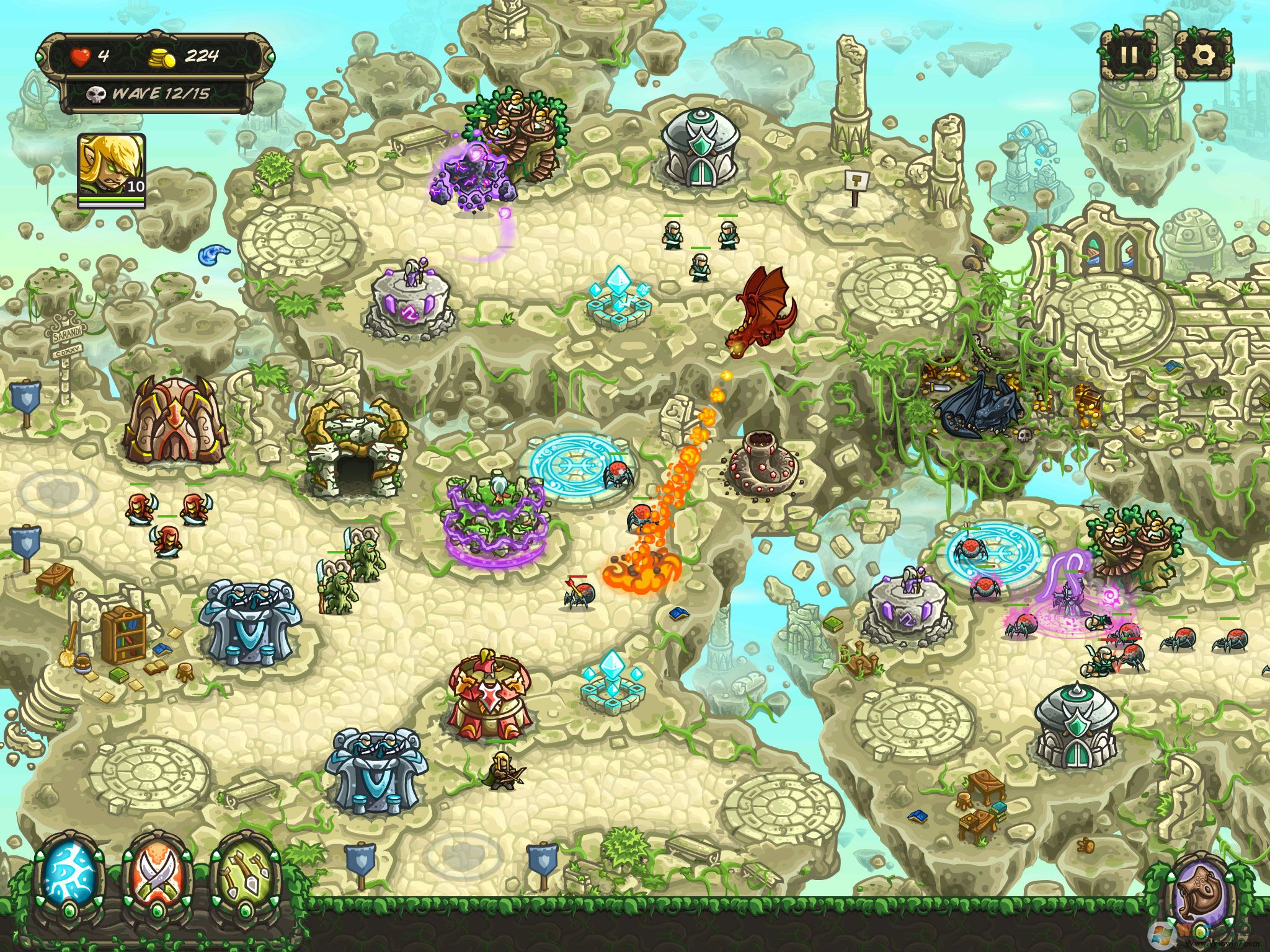Open the gear settings menu
This screenshot has height=952, width=1270.
(x=1202, y=55)
